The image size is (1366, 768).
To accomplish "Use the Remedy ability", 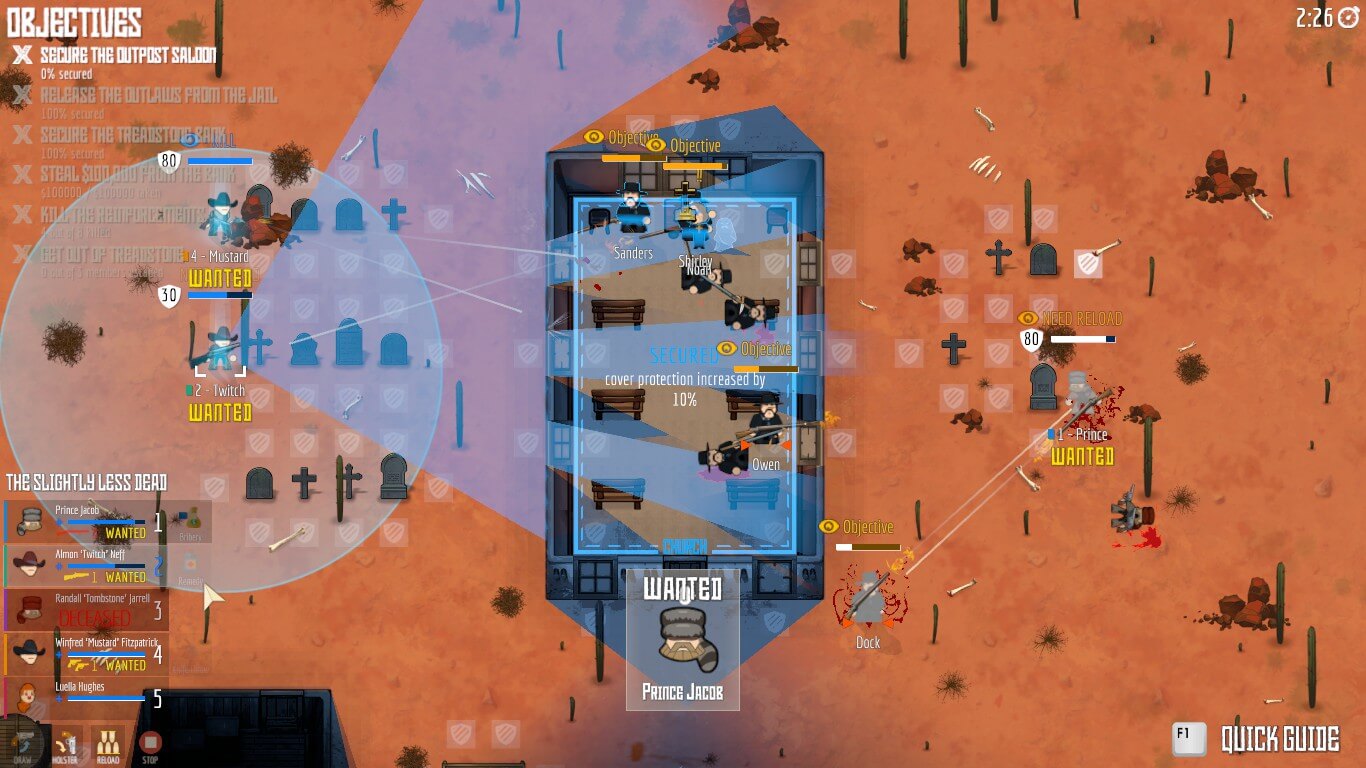I will click(190, 567).
